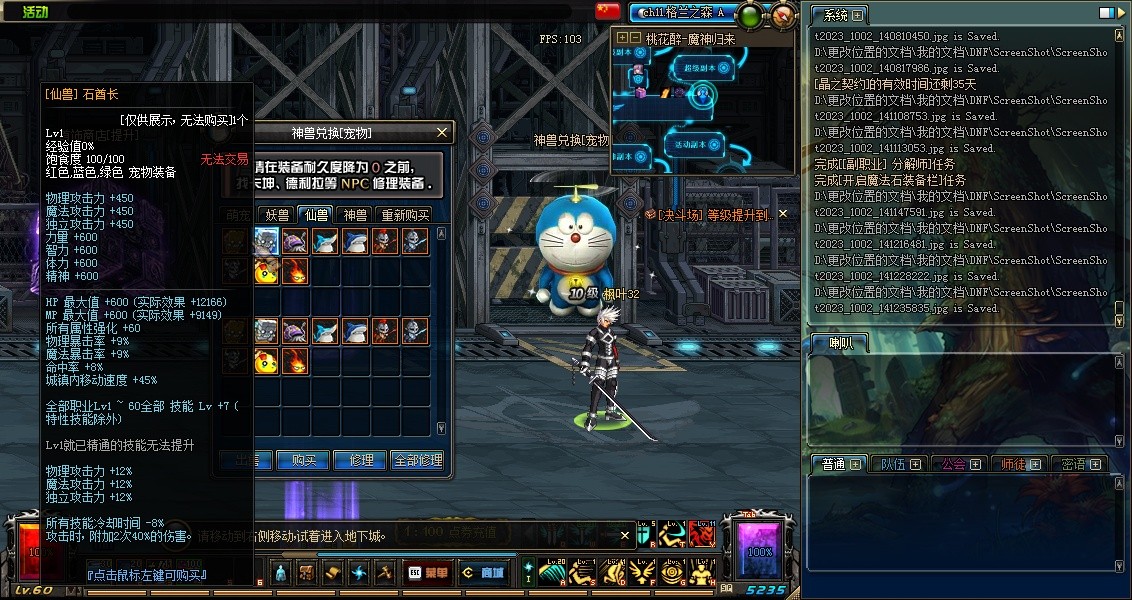Click the 修理 repair button
The height and width of the screenshot is (600, 1132).
361,460
